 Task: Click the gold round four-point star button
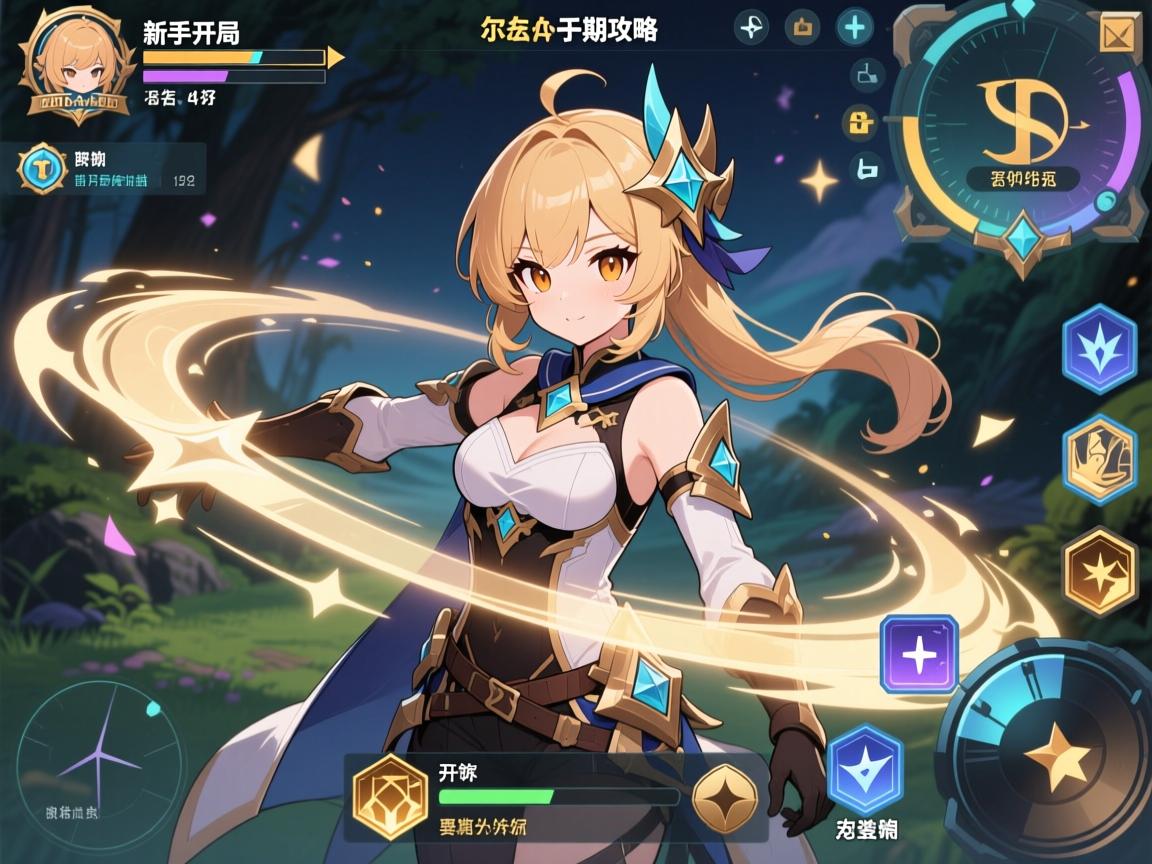725,798
